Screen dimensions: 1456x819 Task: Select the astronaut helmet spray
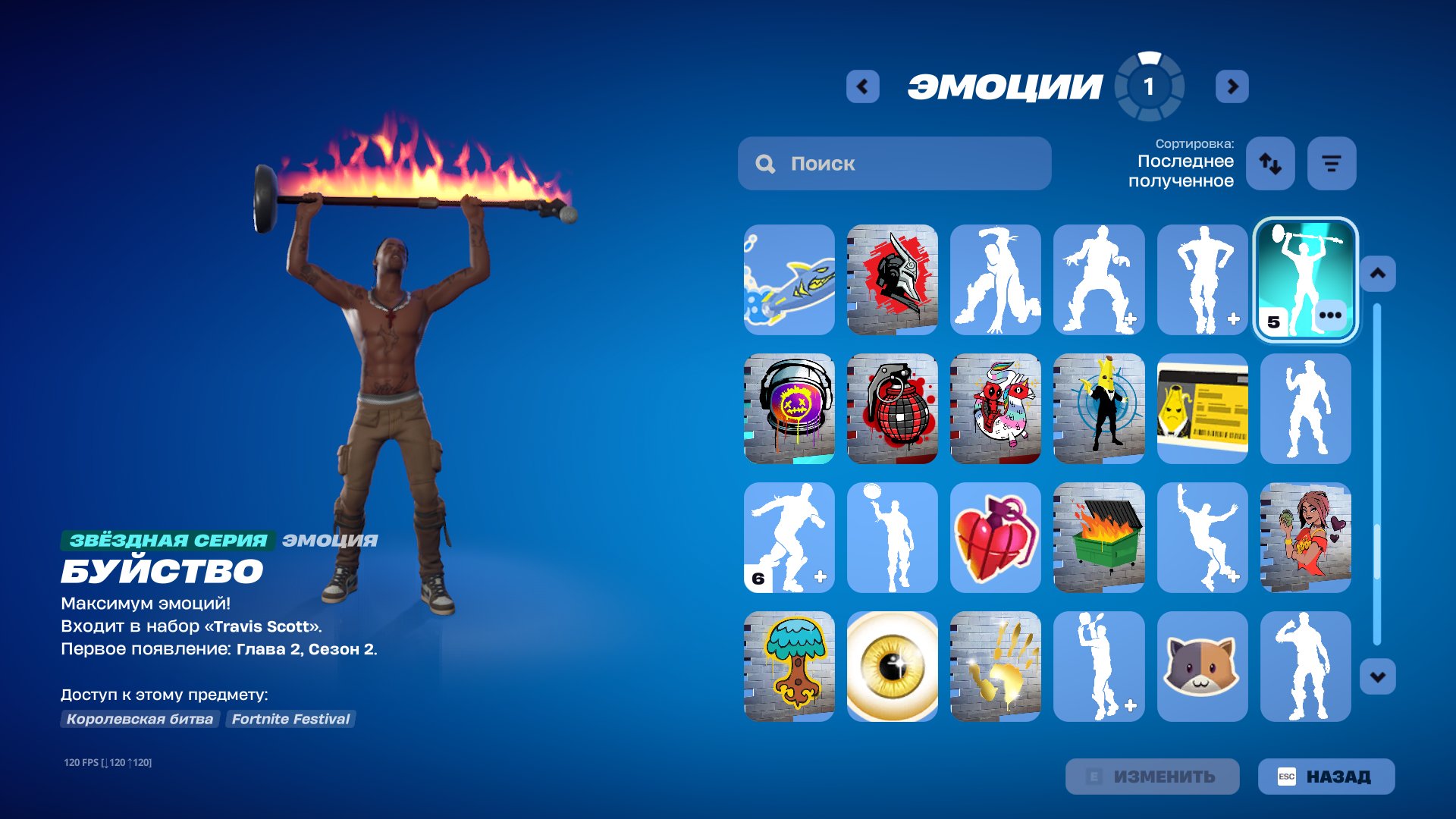coord(789,409)
